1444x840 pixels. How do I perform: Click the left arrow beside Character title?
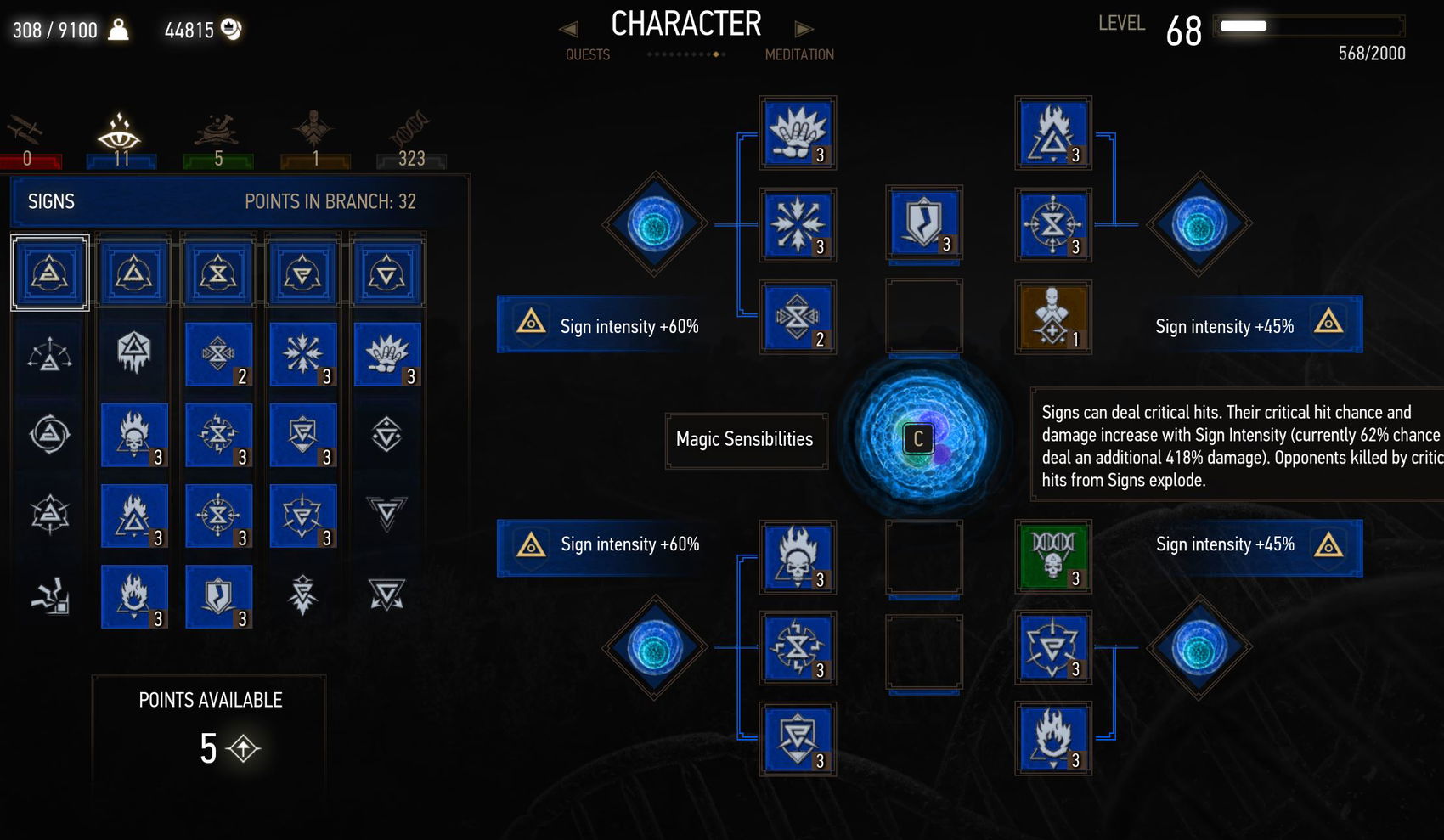coord(567,28)
